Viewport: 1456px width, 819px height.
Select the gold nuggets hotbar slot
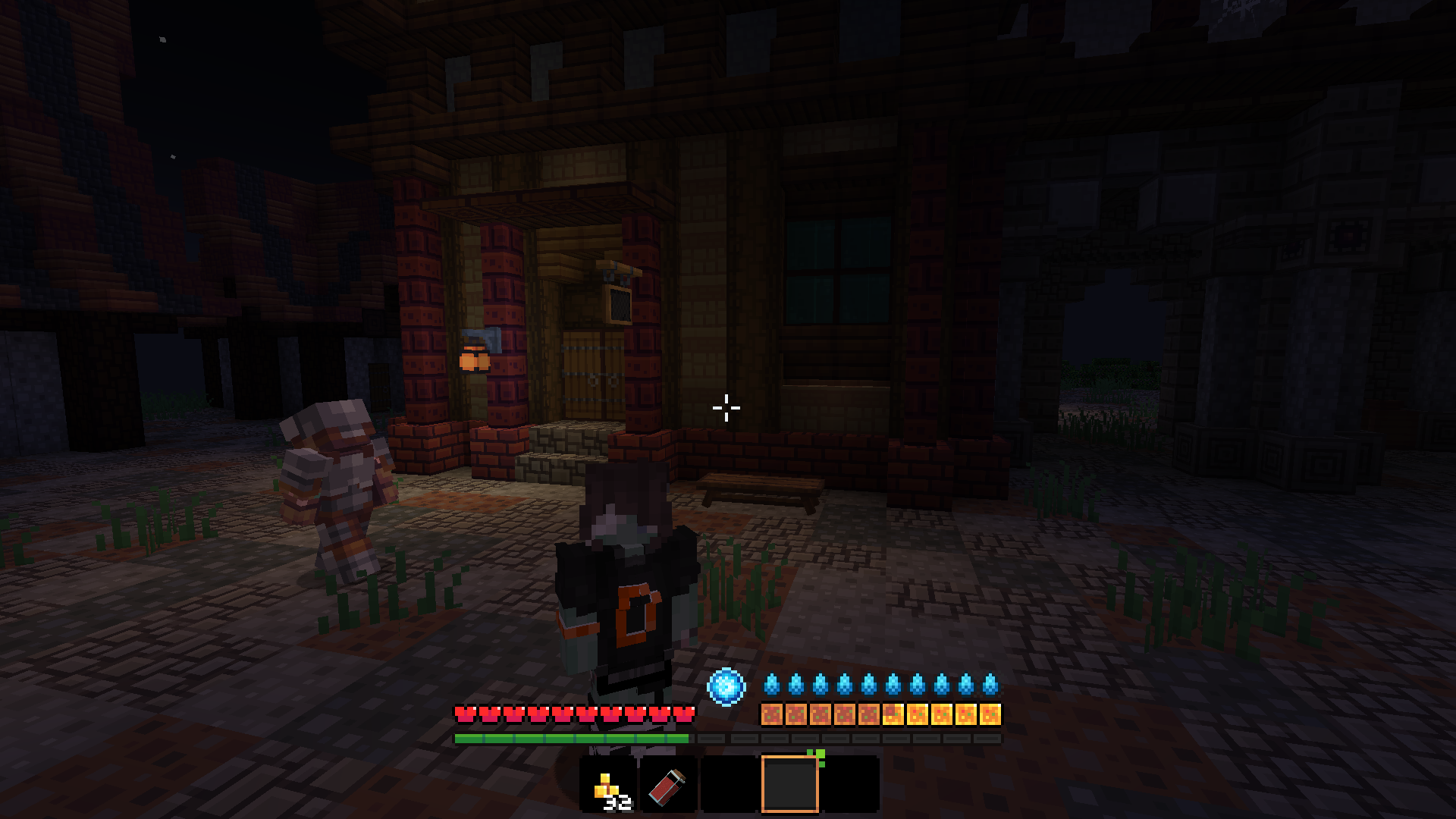608,785
